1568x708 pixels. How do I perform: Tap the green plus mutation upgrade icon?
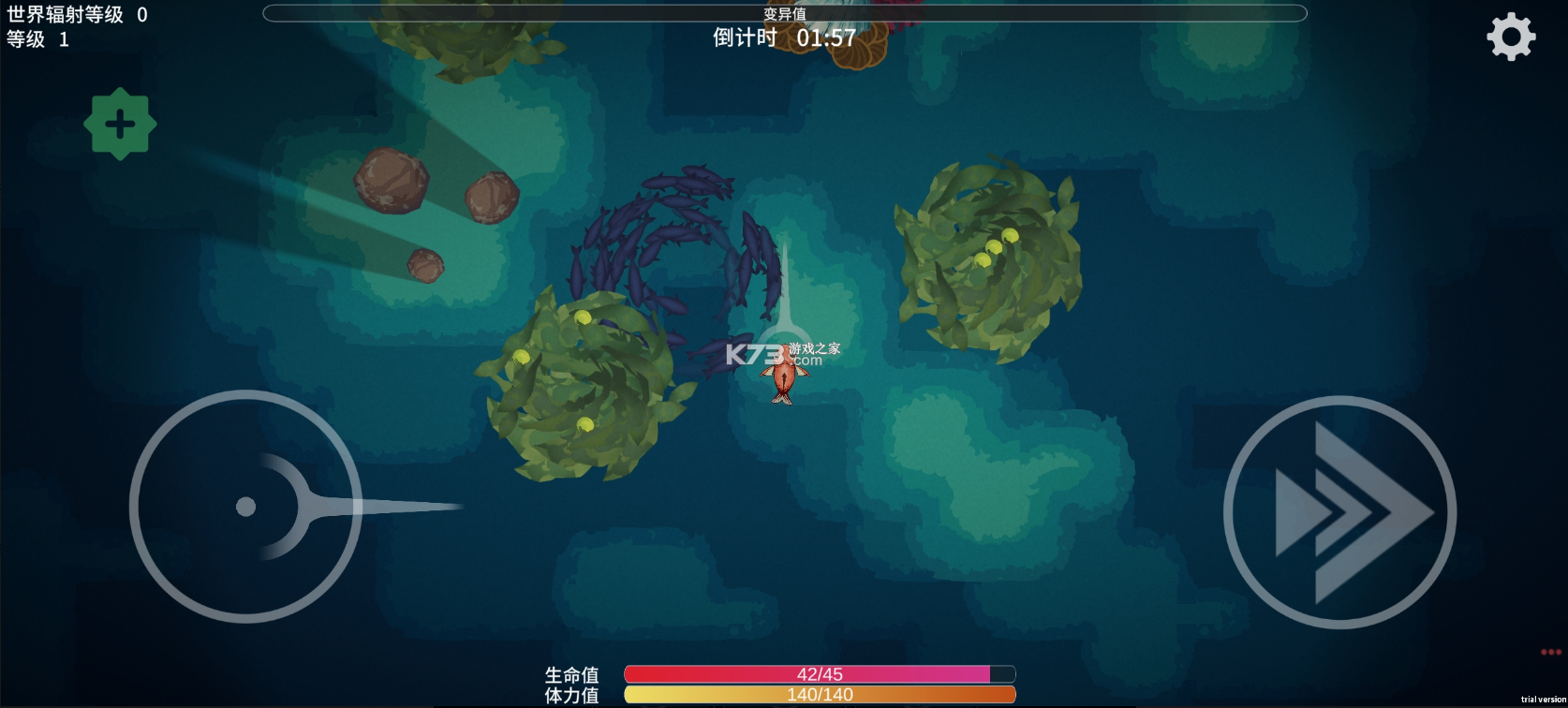pyautogui.click(x=120, y=124)
